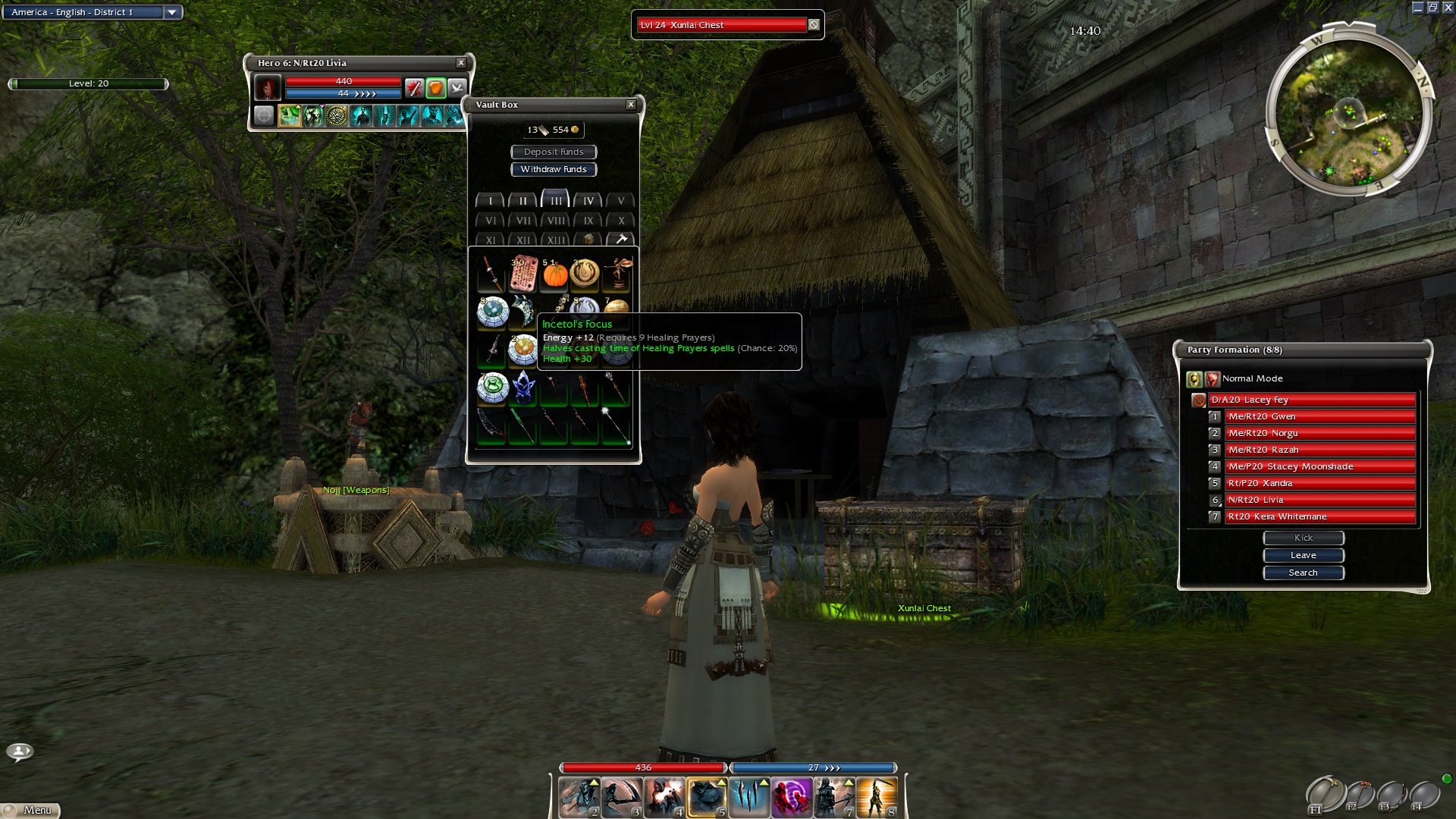Image resolution: width=1456 pixels, height=819 pixels.
Task: Open vault storage tab I
Action: (x=491, y=201)
